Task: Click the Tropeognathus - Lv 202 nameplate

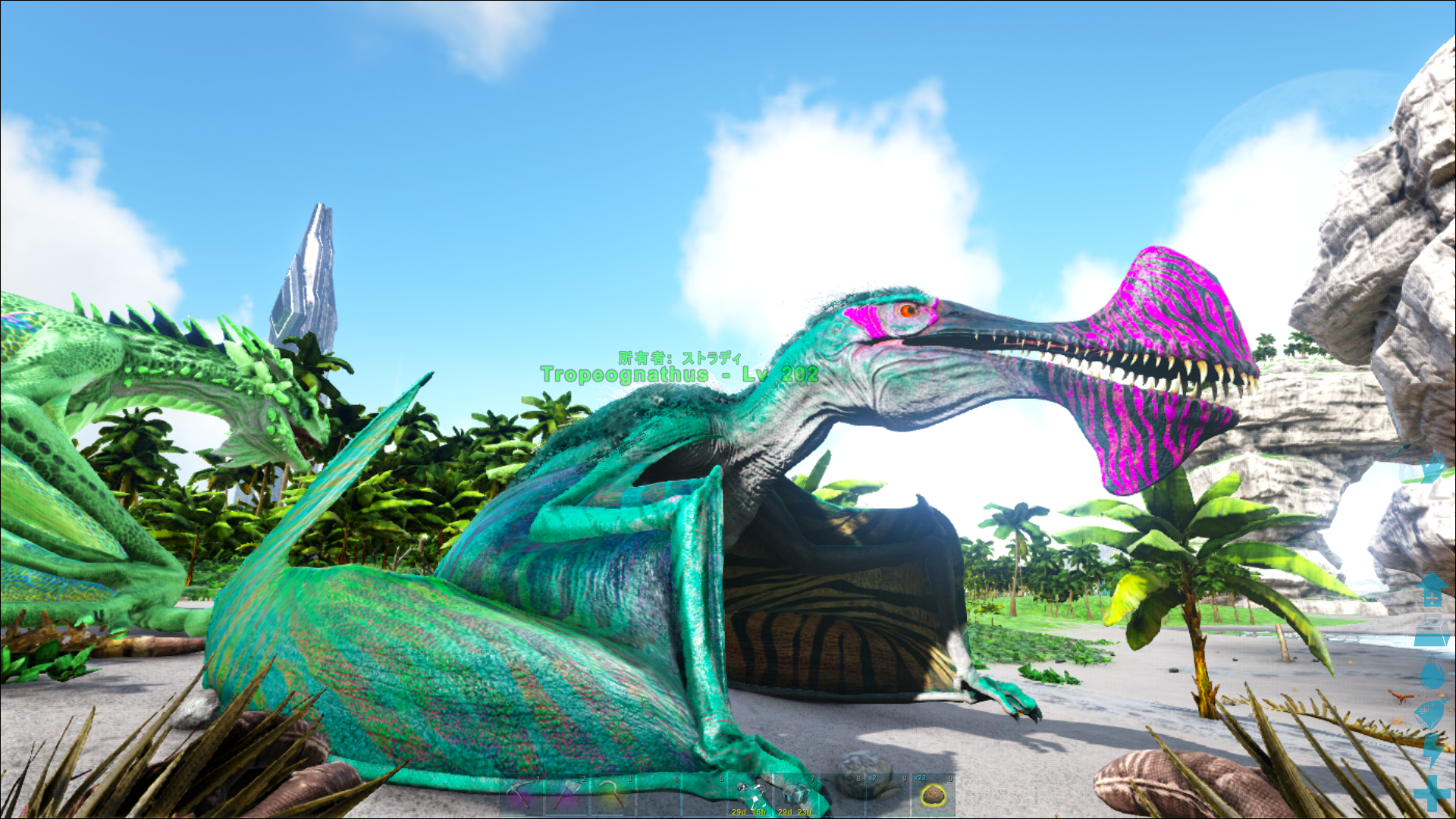Action: [x=679, y=373]
